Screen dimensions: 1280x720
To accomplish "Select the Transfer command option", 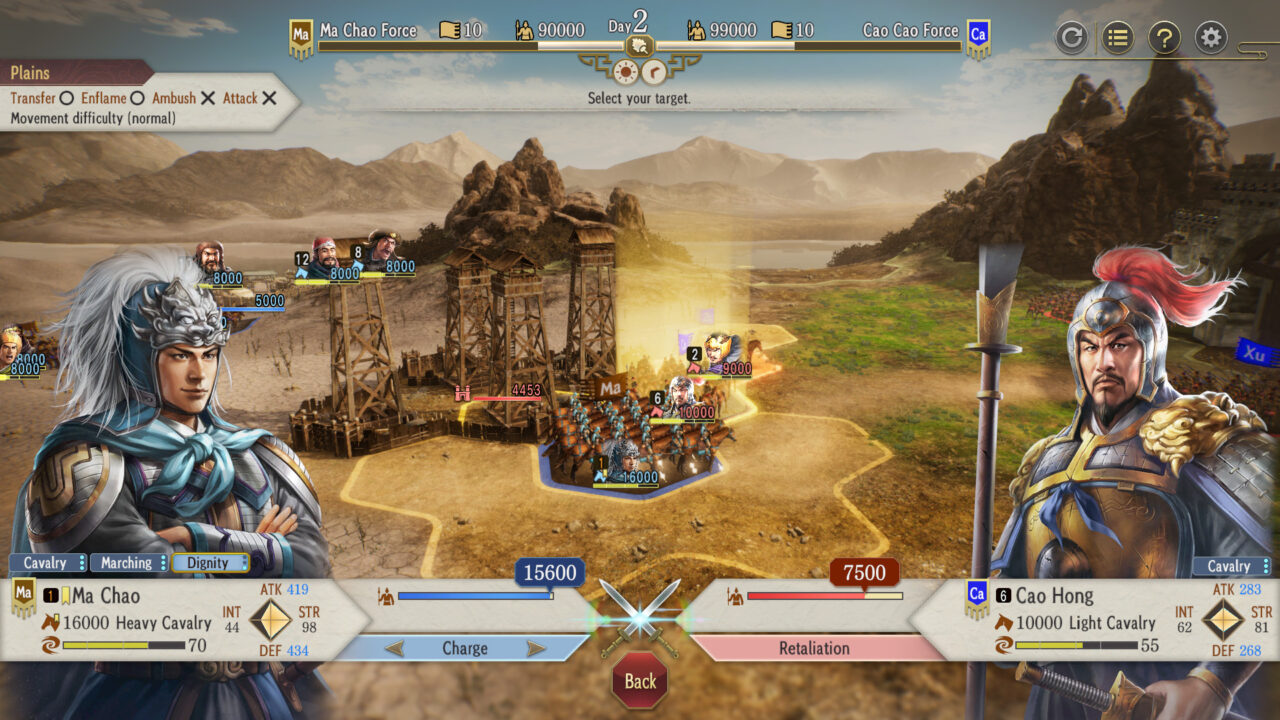I will tap(36, 98).
